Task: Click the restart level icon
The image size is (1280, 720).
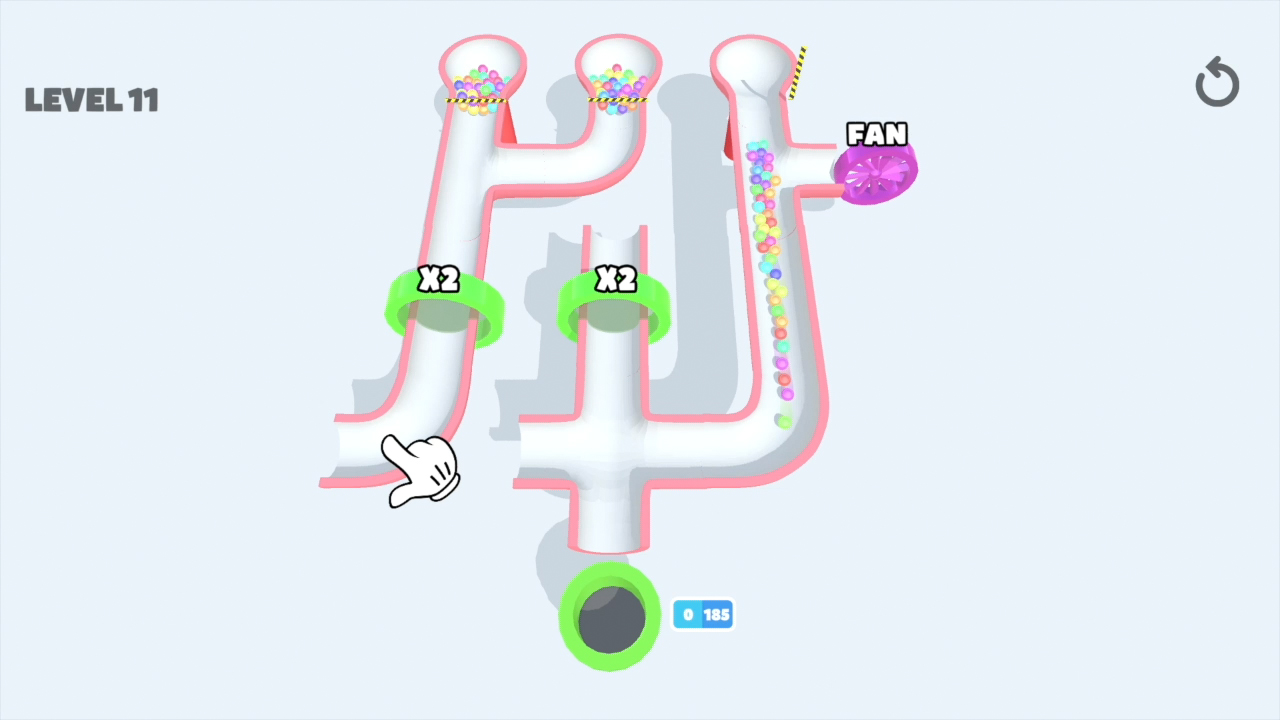Action: coord(1217,82)
